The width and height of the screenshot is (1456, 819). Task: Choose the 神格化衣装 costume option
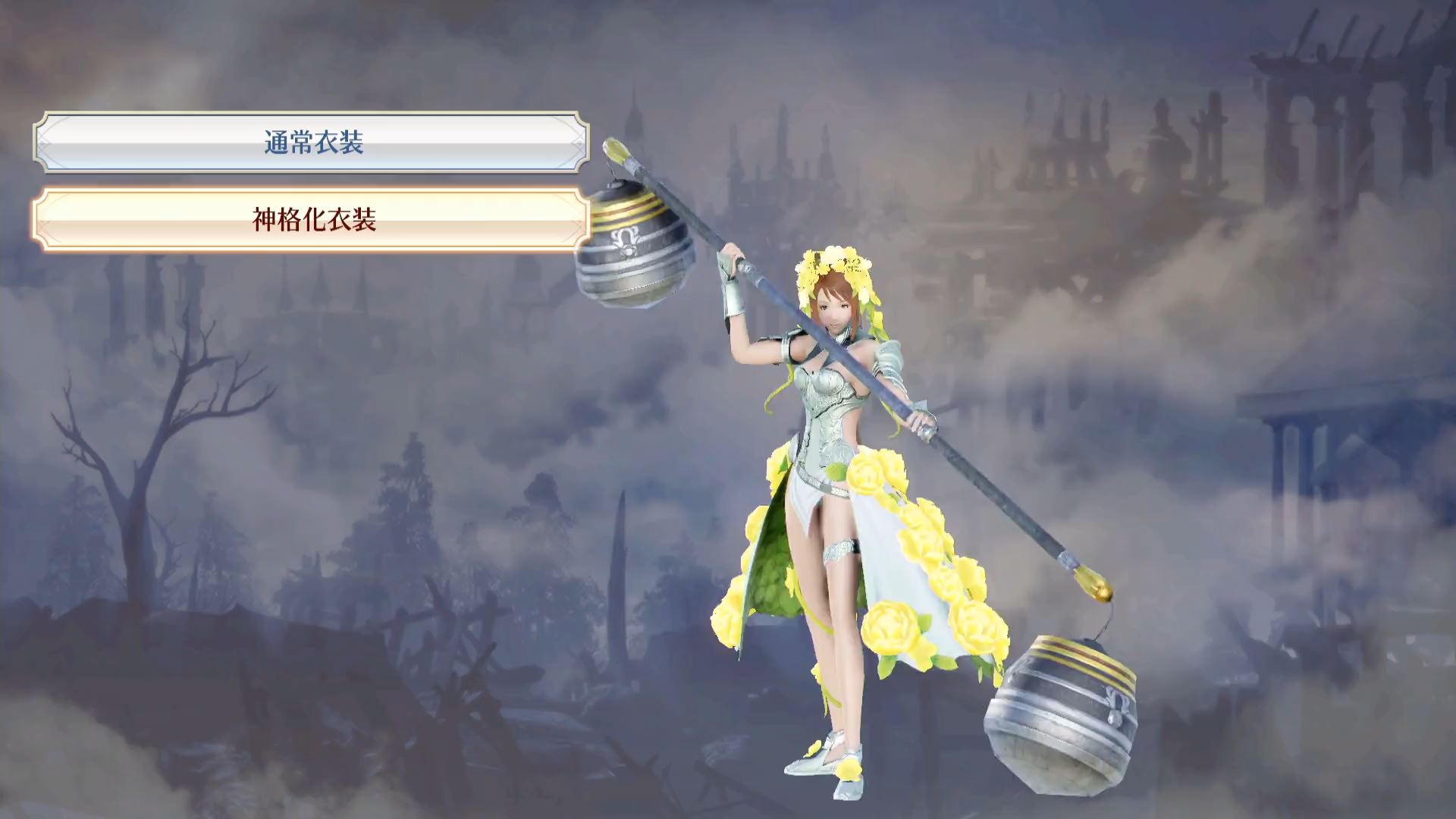pos(312,220)
